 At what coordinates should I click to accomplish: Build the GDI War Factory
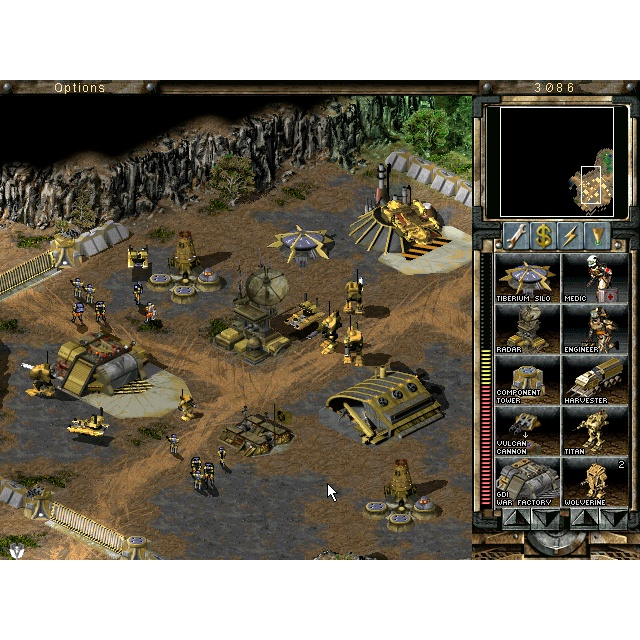point(527,483)
